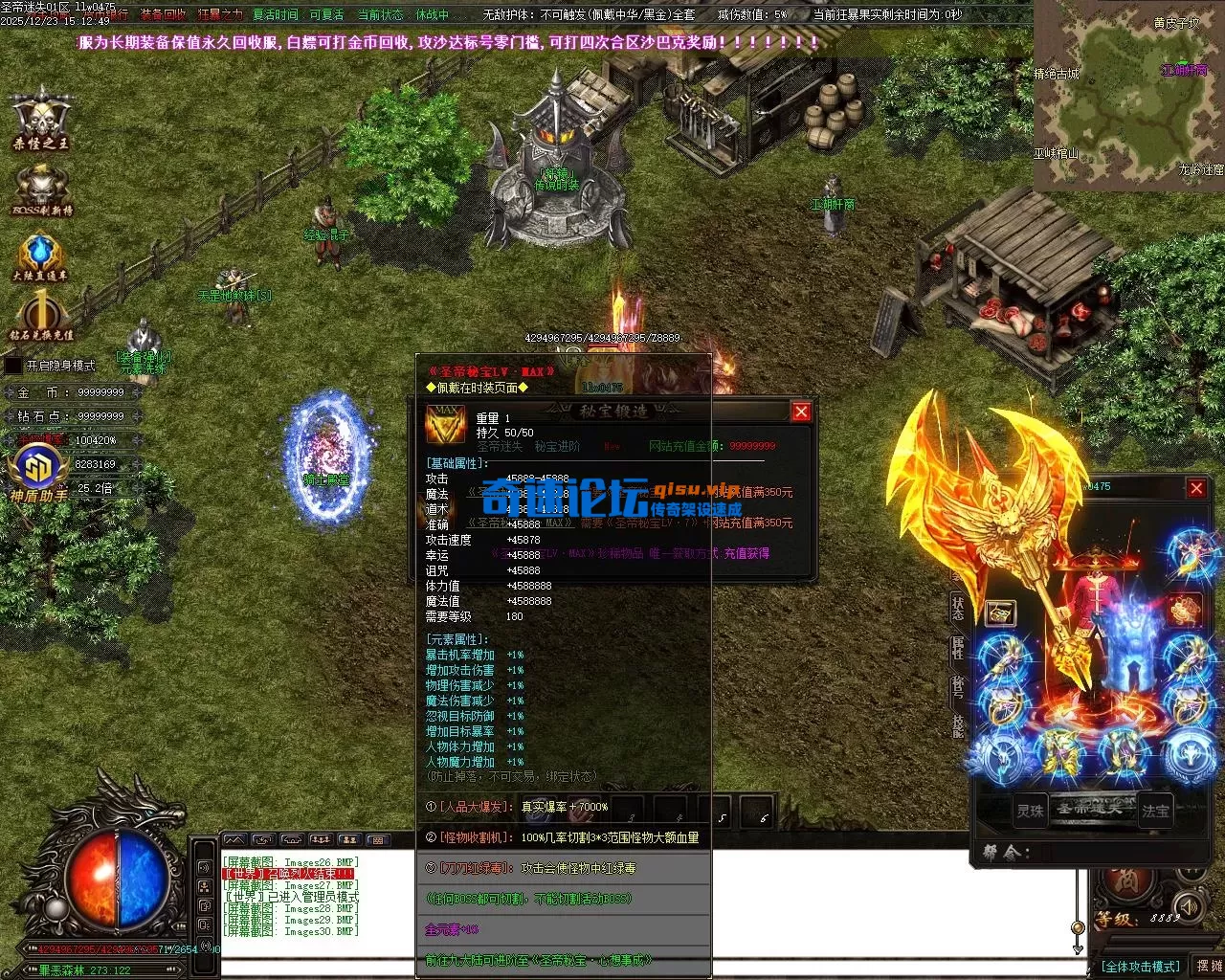Click the 法宝 button
This screenshot has height=980, width=1225.
pyautogui.click(x=1155, y=811)
